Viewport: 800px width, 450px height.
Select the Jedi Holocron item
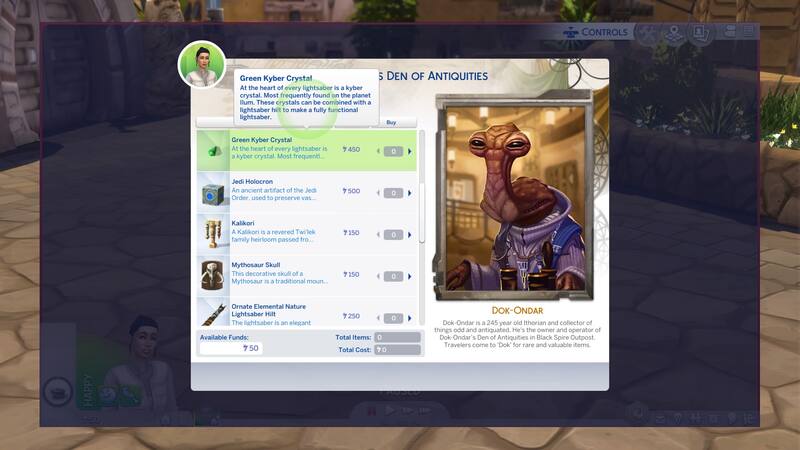point(290,191)
